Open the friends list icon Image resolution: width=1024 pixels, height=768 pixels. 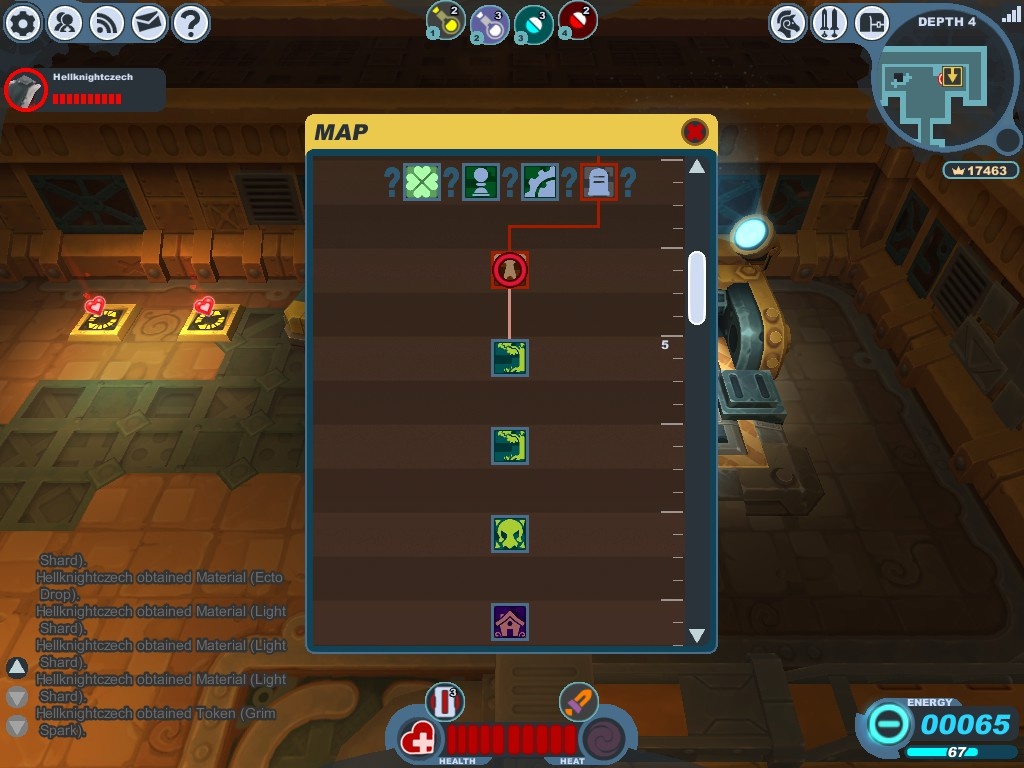coord(64,22)
